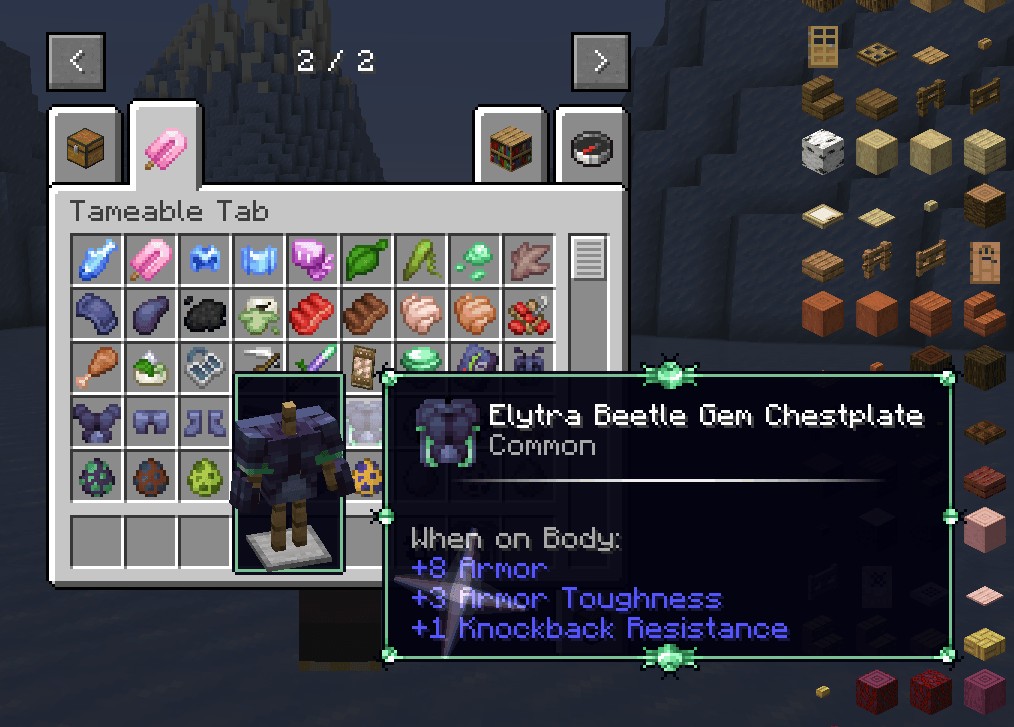Choose the dark beetle chestplate in first column
This screenshot has width=1014, height=727.
tap(98, 422)
